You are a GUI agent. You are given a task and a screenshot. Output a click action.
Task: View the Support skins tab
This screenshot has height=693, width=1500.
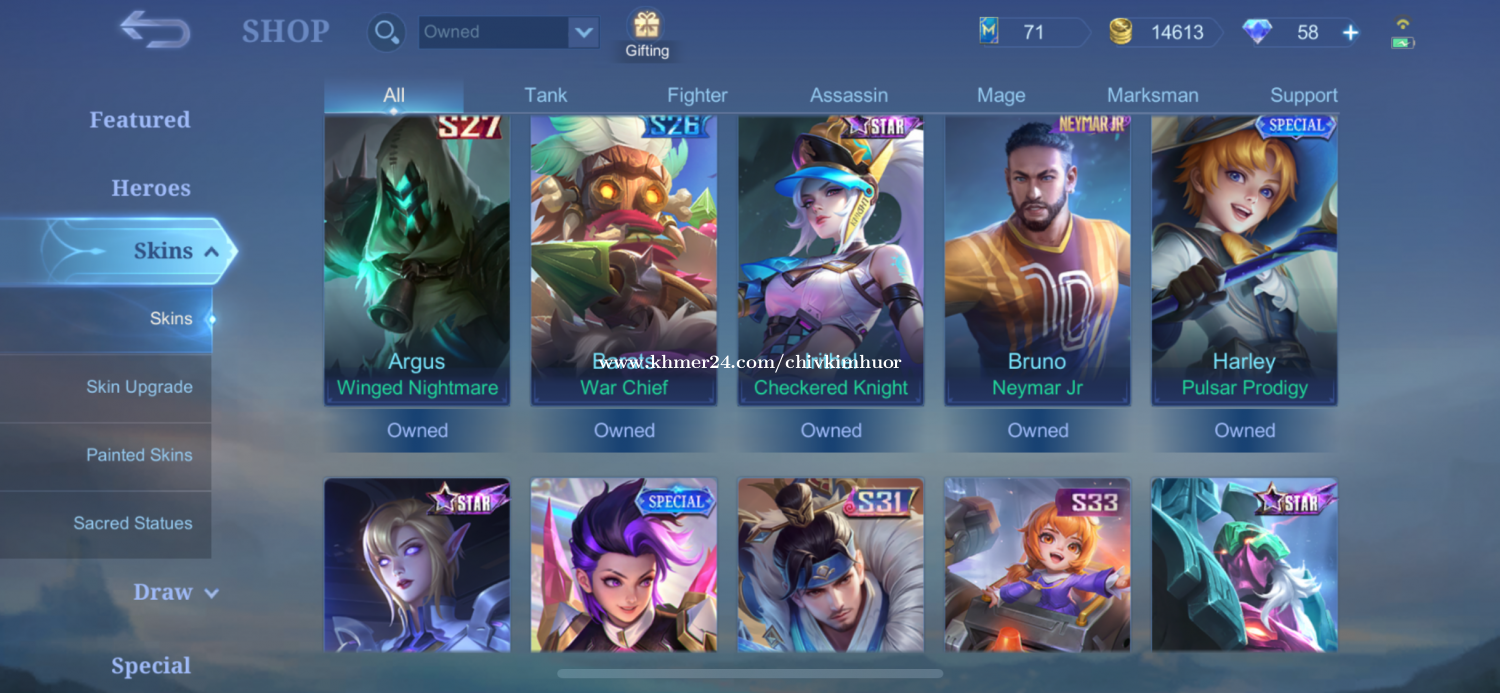pyautogui.click(x=1303, y=96)
